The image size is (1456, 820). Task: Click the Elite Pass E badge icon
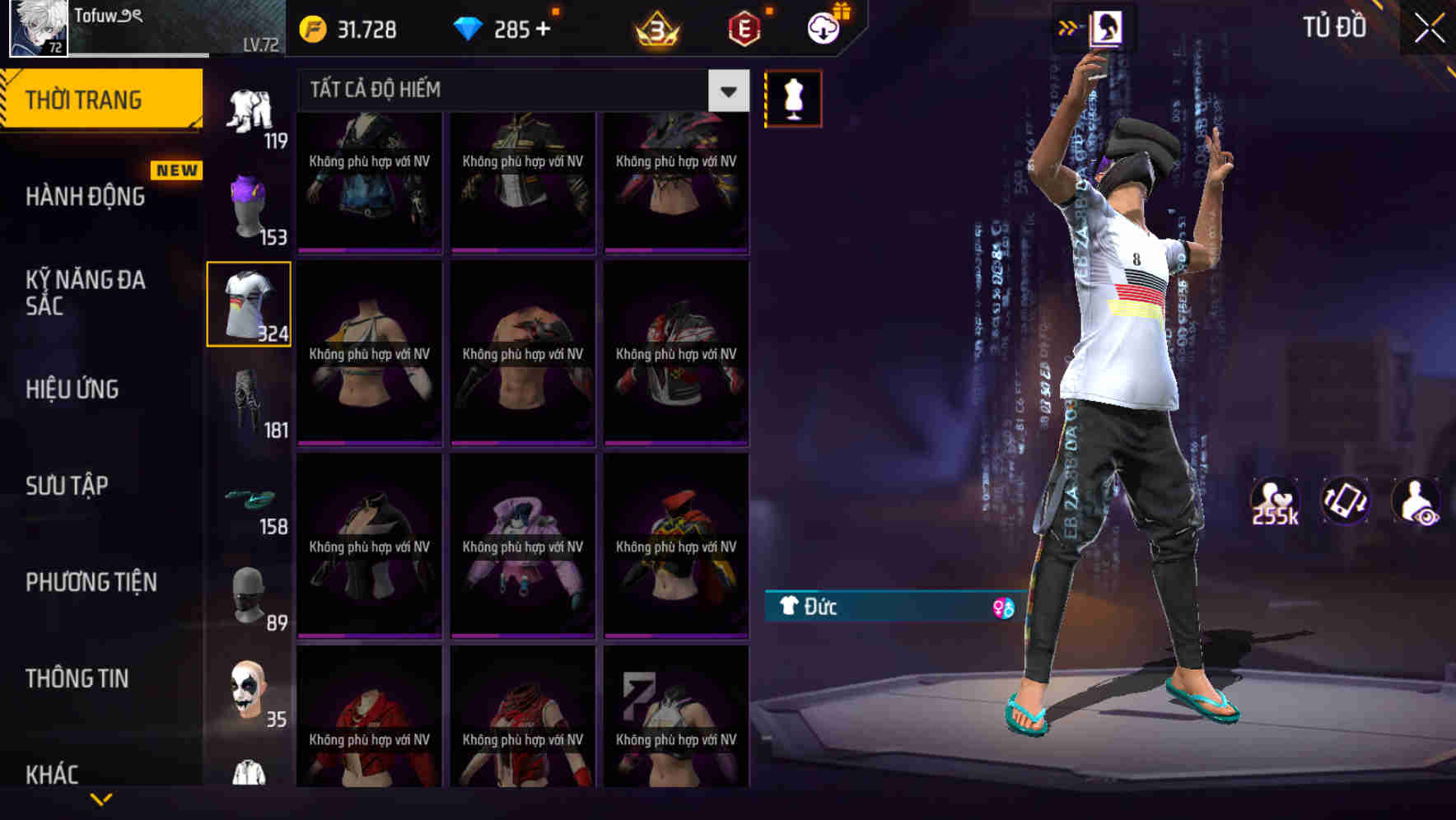744,29
